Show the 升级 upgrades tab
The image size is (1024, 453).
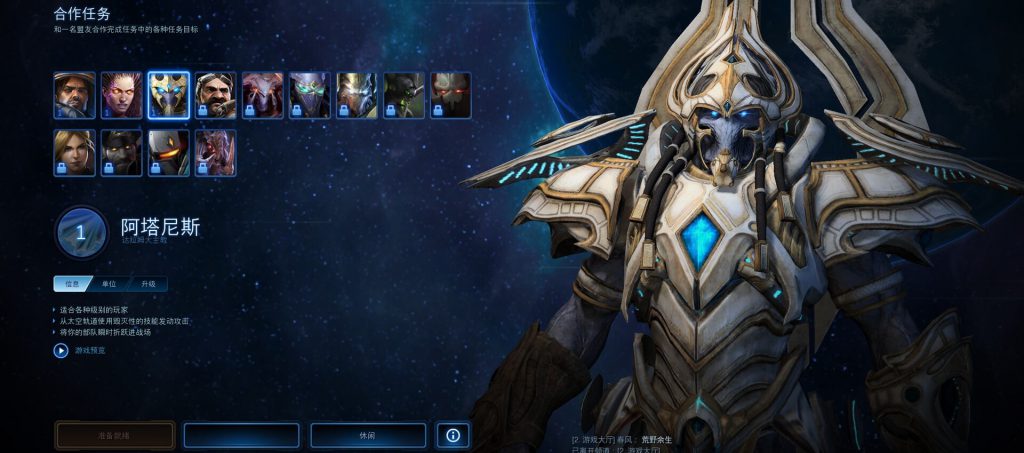pyautogui.click(x=148, y=284)
